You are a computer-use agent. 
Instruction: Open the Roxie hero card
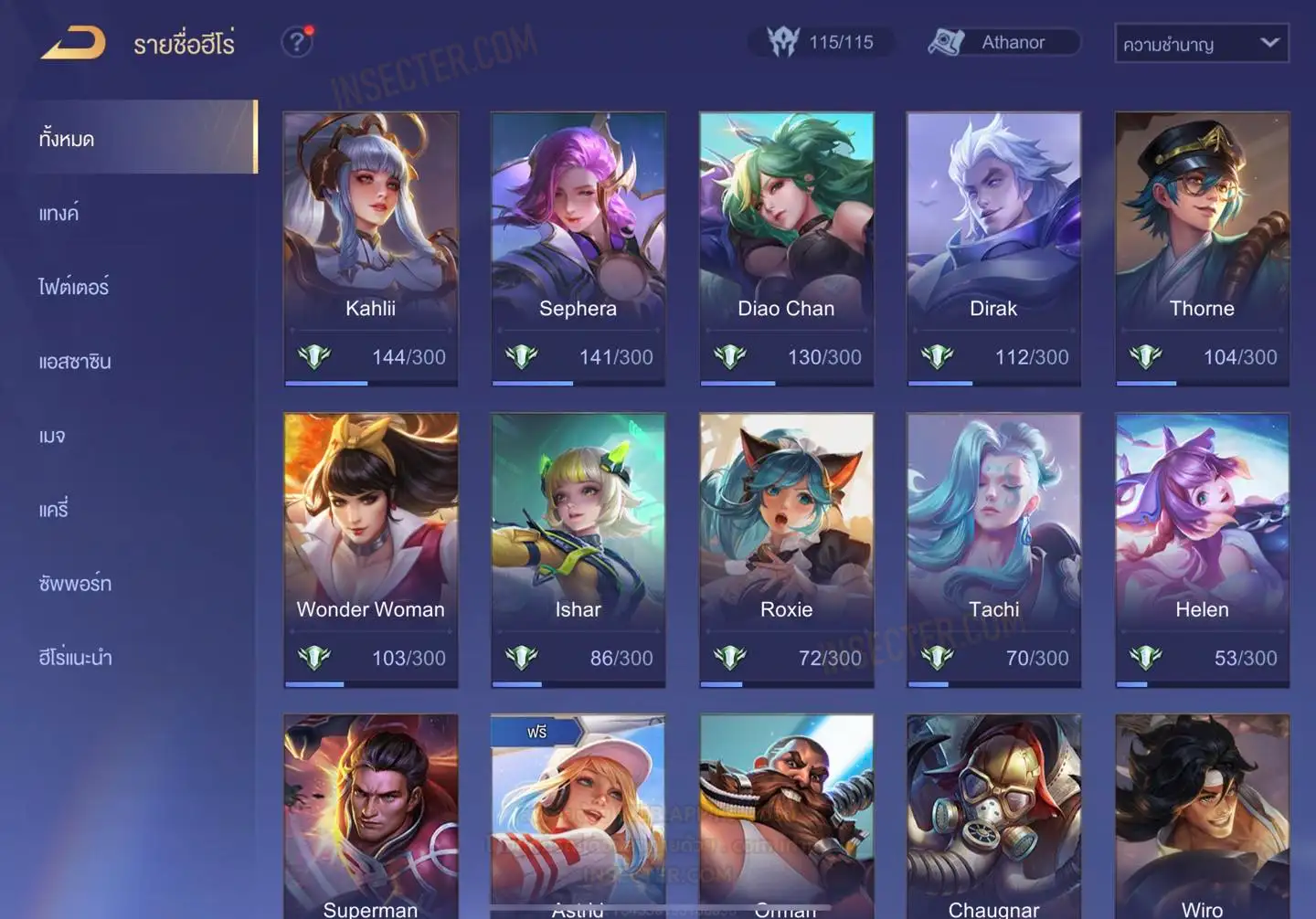point(786,549)
